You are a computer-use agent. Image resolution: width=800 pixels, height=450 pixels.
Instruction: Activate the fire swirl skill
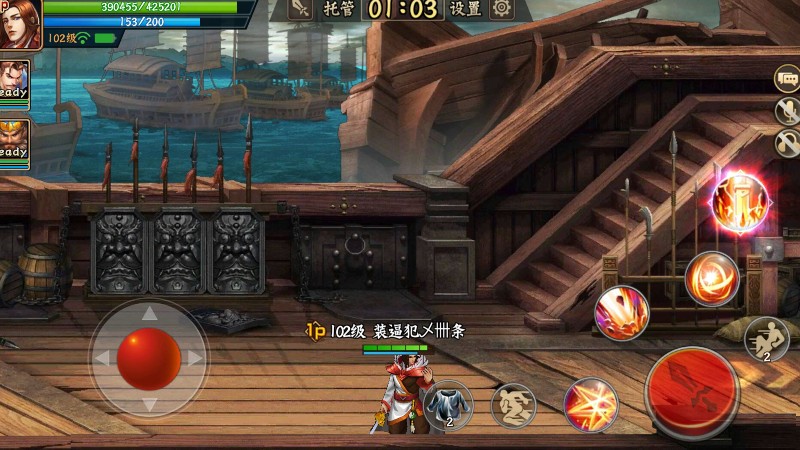[x=712, y=279]
